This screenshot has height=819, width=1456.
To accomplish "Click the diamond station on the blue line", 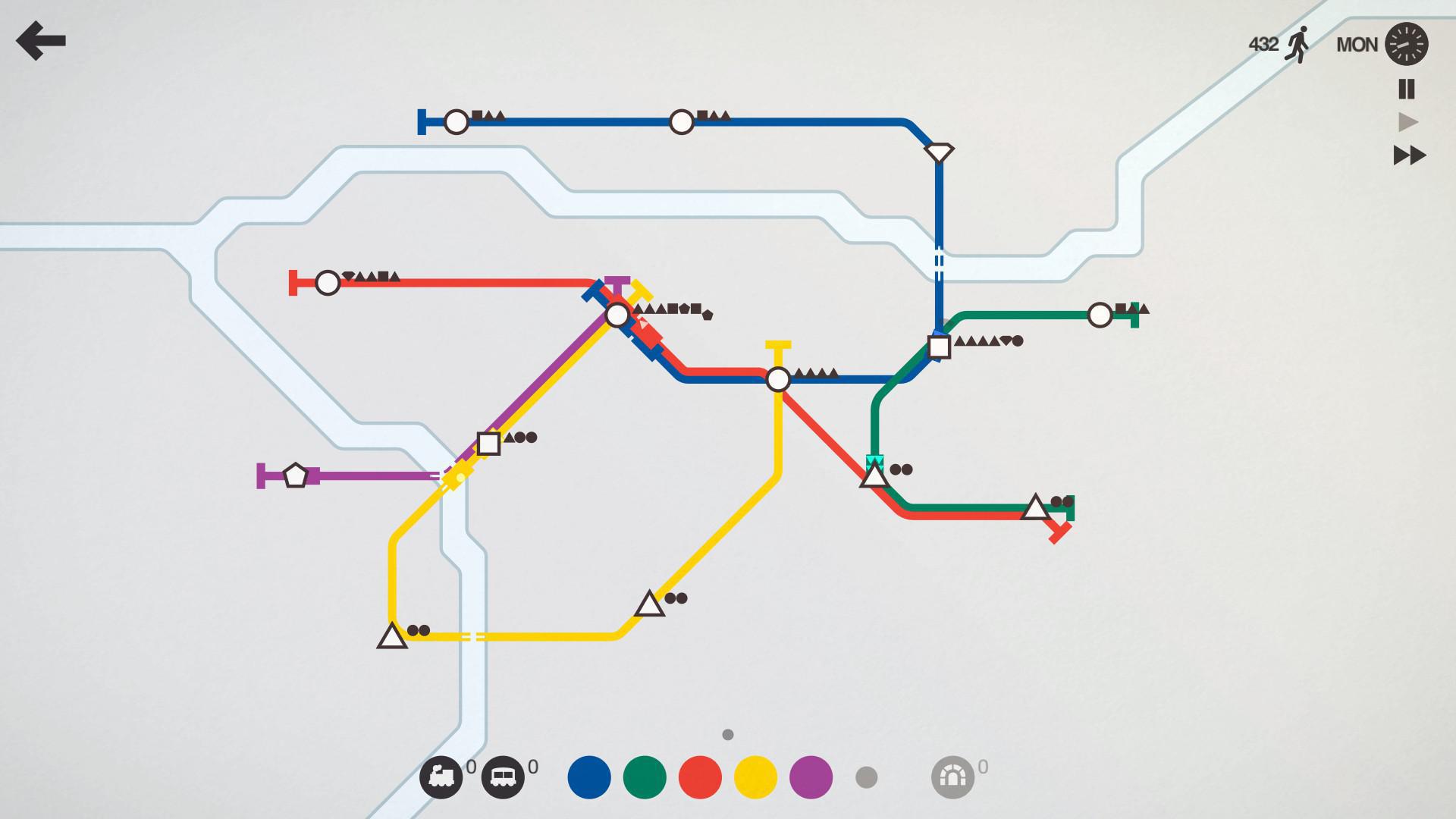I will pos(940,150).
